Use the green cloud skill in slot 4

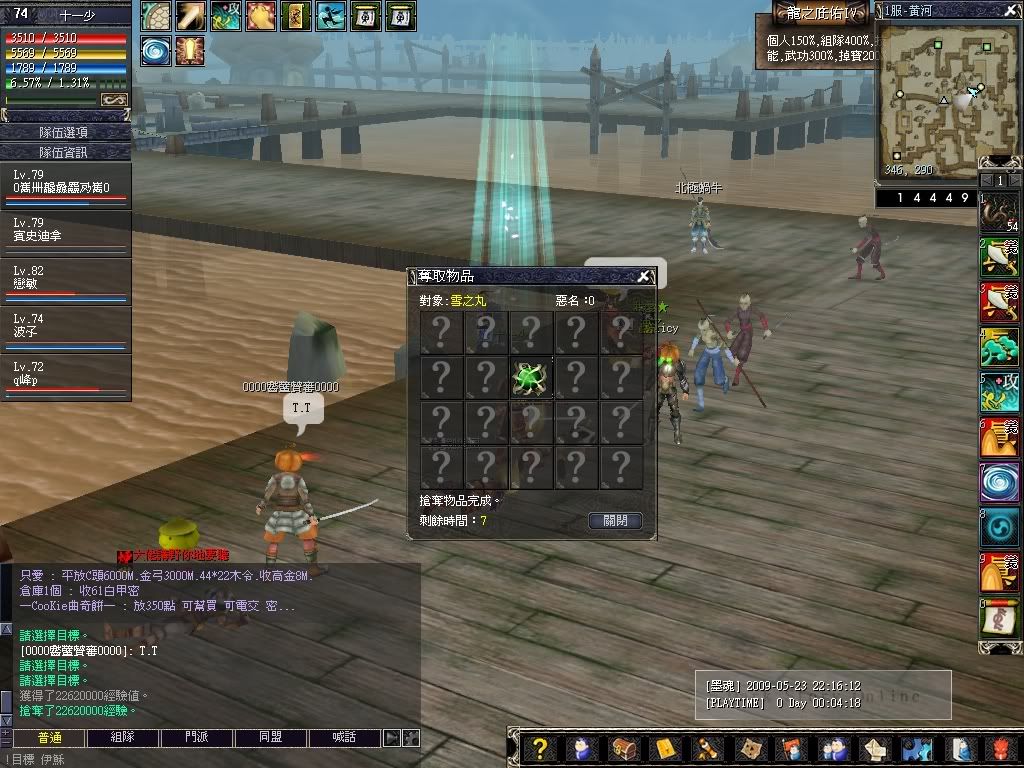pos(999,348)
